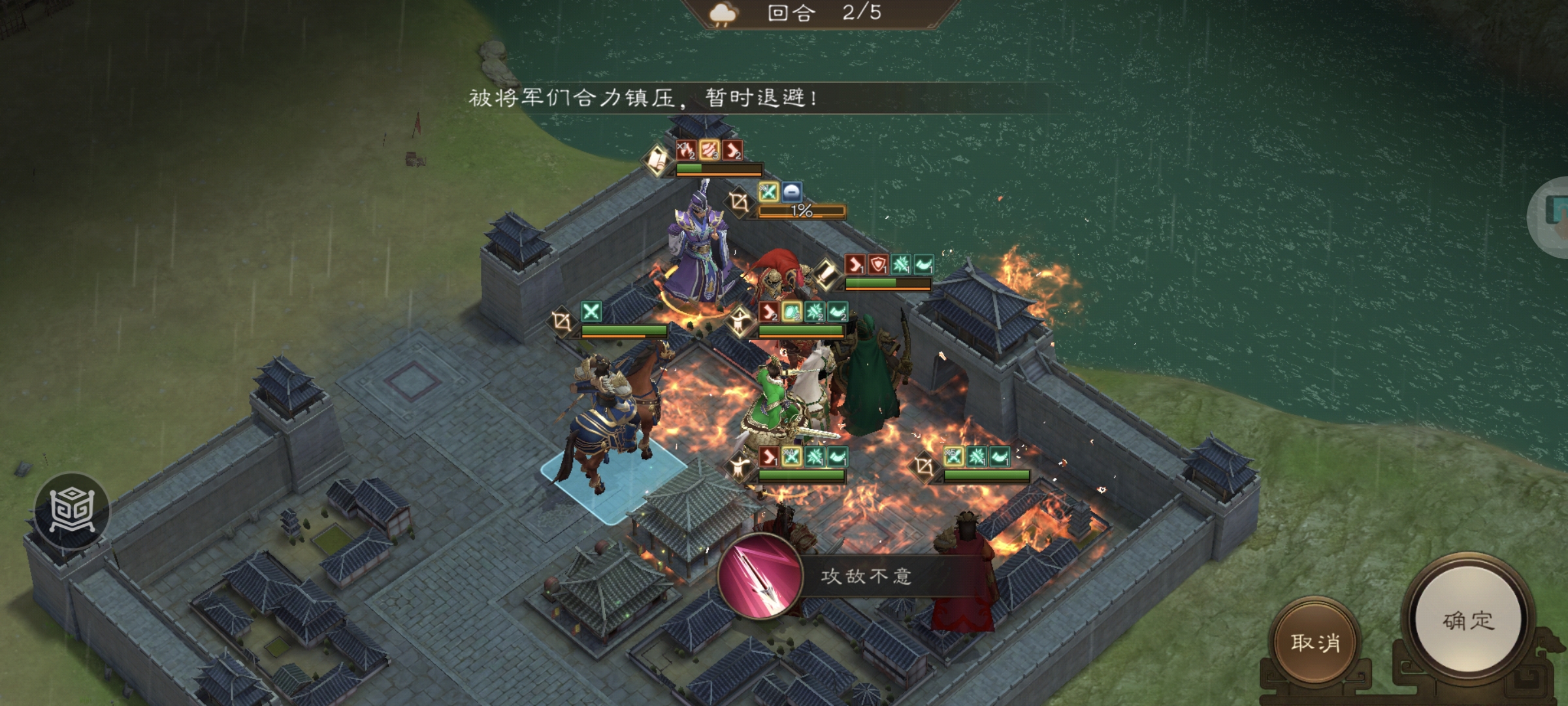Click the teal explosion buff icon with count 2

(x=814, y=312)
